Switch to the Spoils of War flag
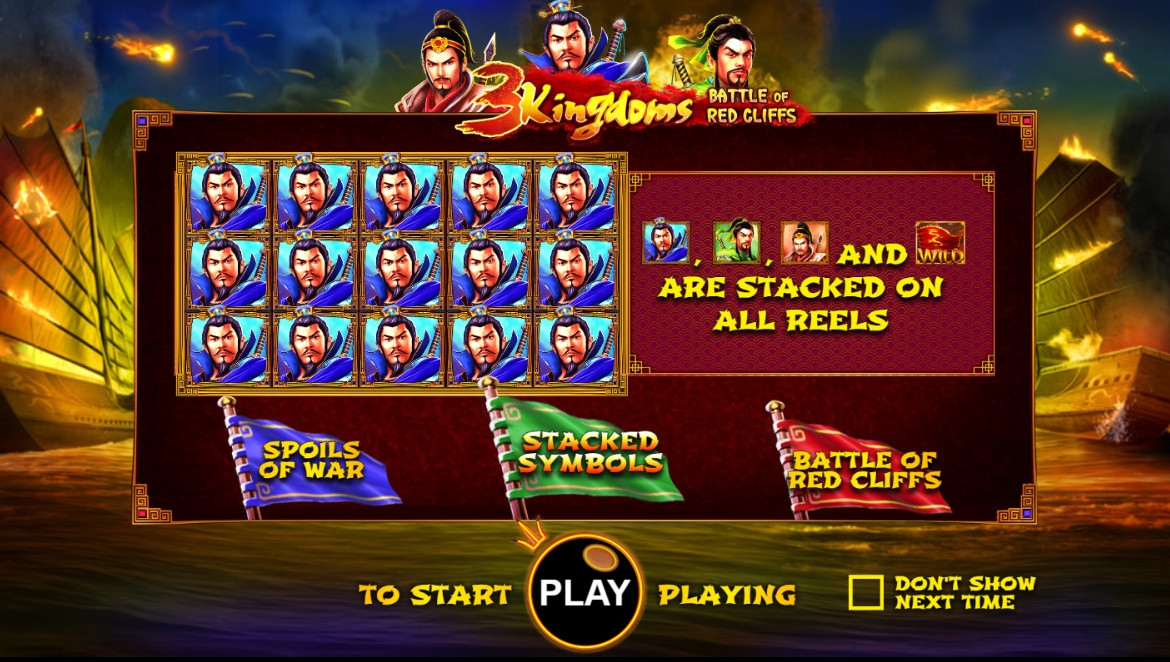1170x662 pixels. [x=313, y=461]
